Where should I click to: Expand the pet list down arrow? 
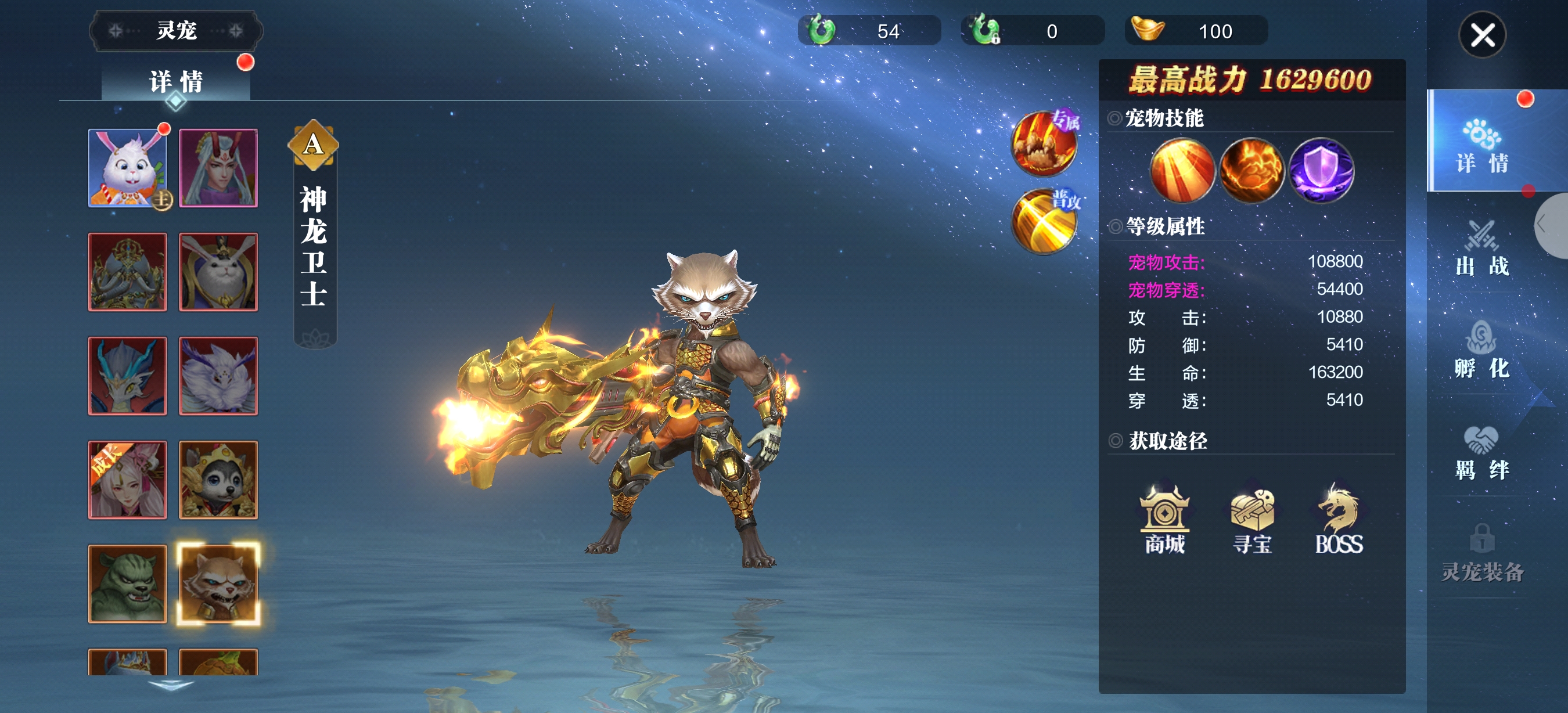[171, 686]
